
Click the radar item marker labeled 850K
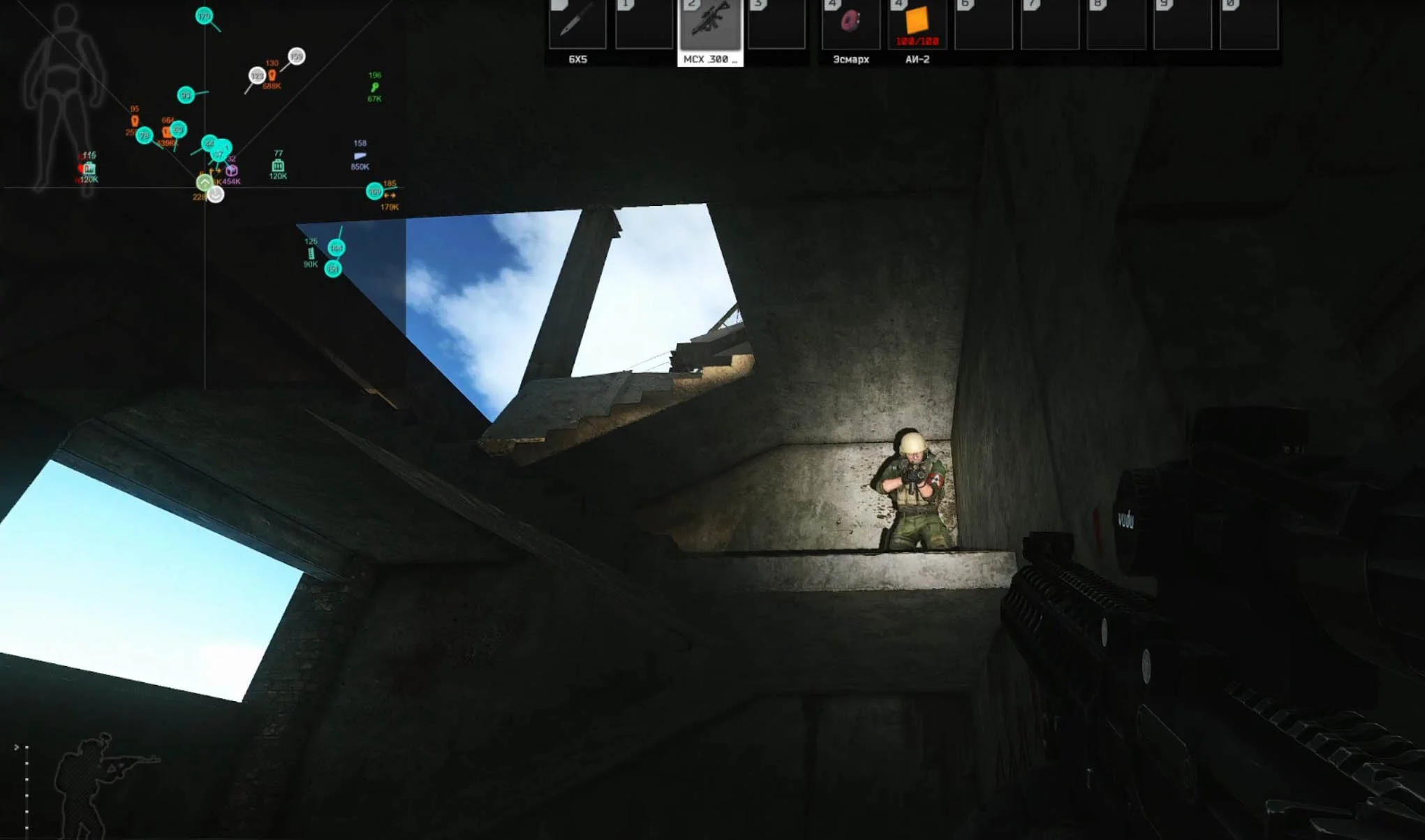tap(360, 156)
